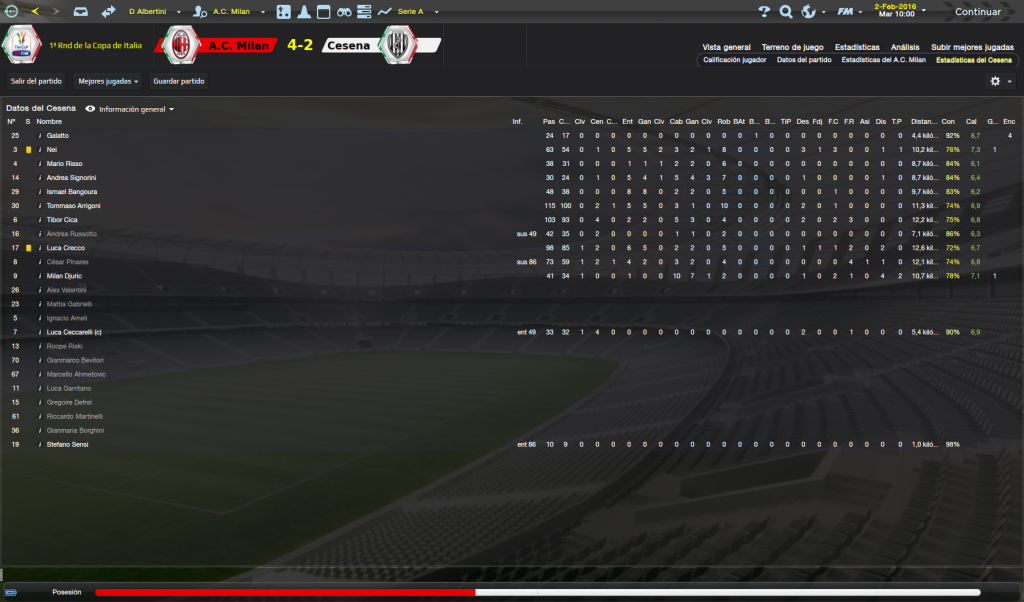
Task: Show the Análisis tab
Action: tap(905, 47)
